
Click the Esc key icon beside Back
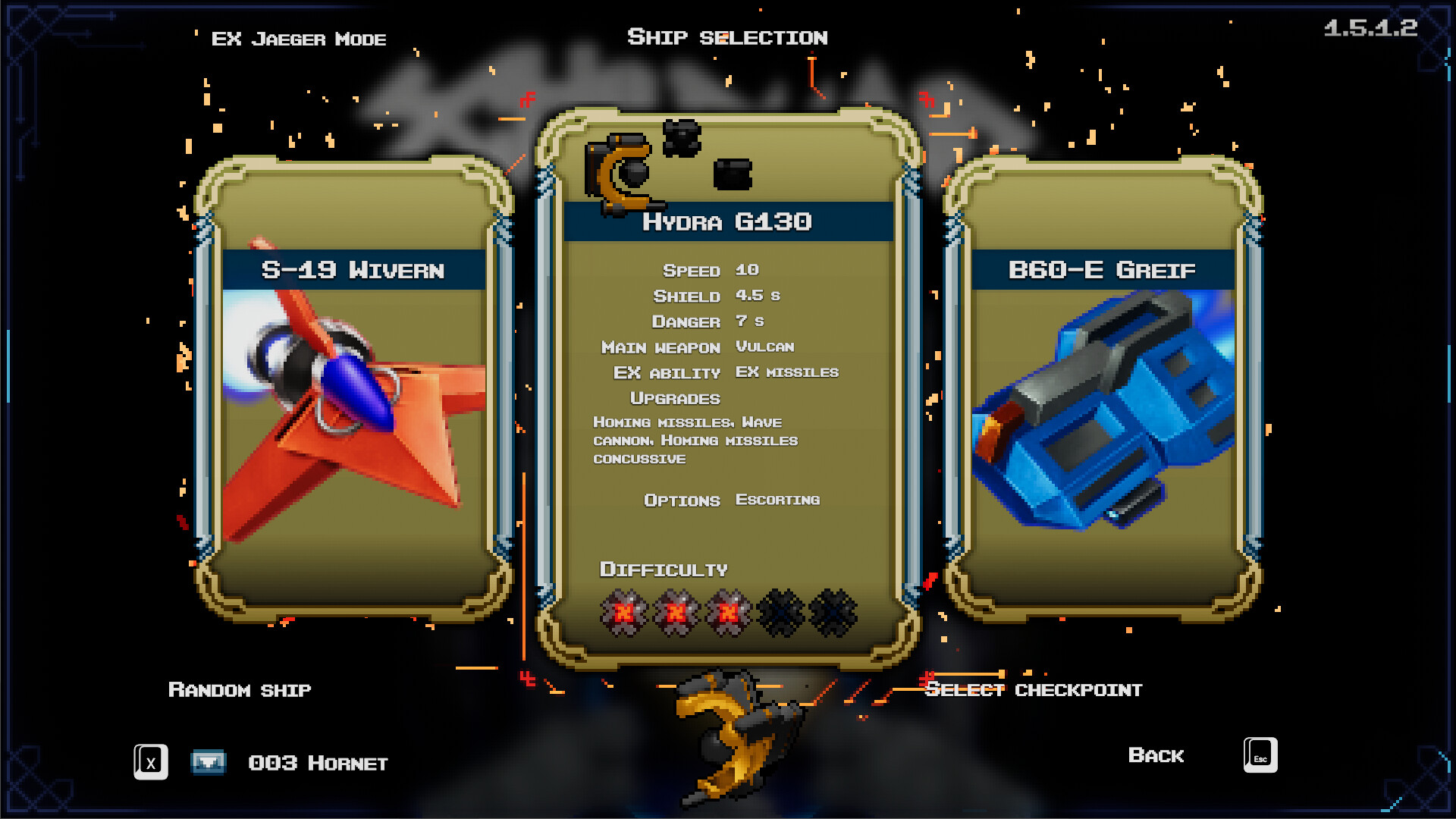(x=1260, y=755)
